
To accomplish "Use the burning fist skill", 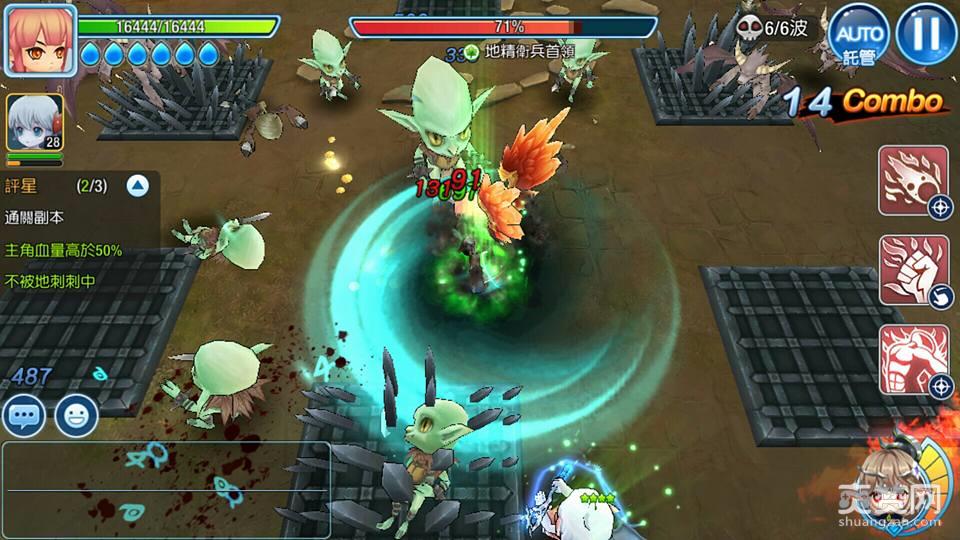I will coord(913,270).
